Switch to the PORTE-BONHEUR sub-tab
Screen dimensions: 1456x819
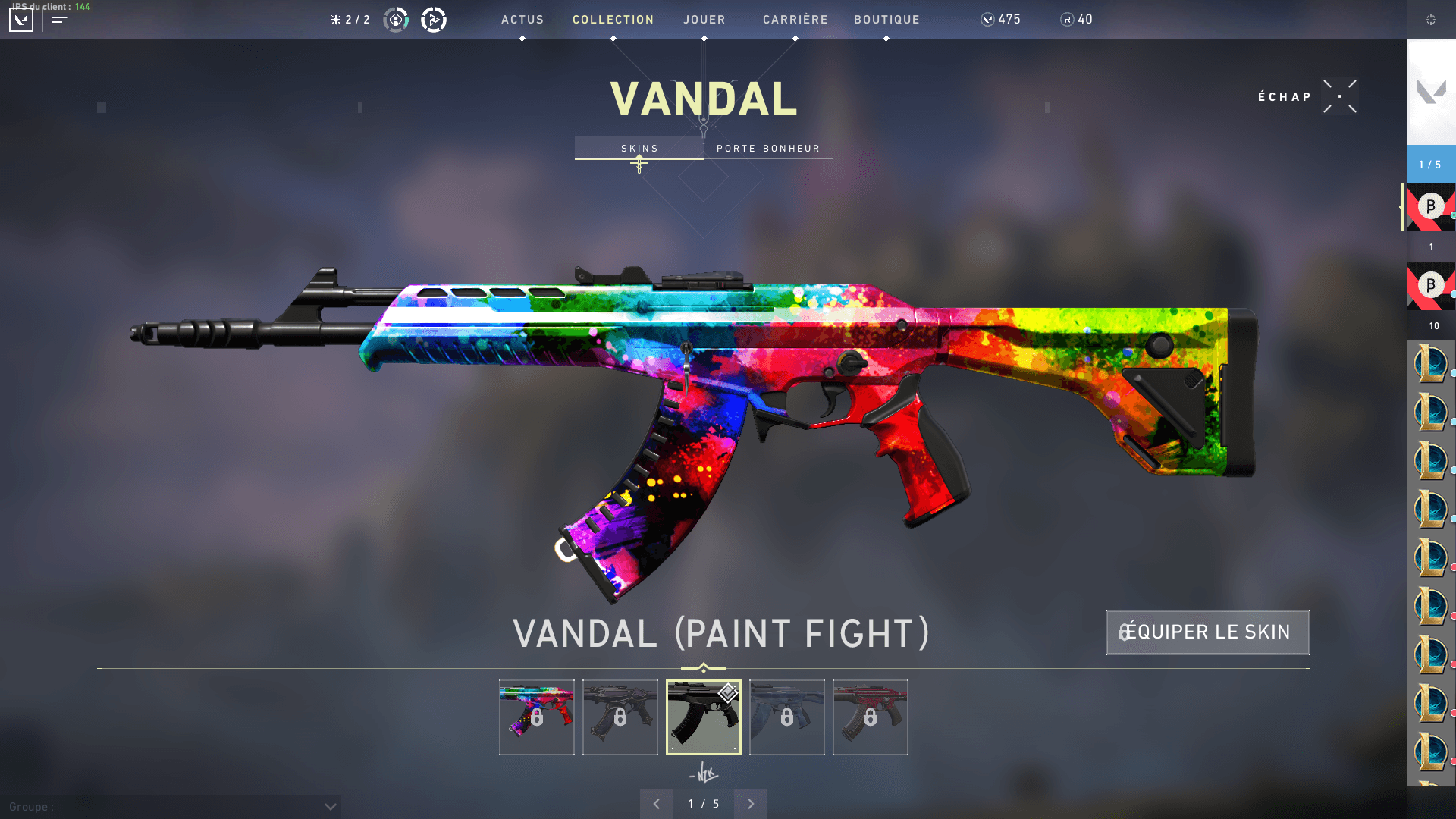(x=768, y=148)
